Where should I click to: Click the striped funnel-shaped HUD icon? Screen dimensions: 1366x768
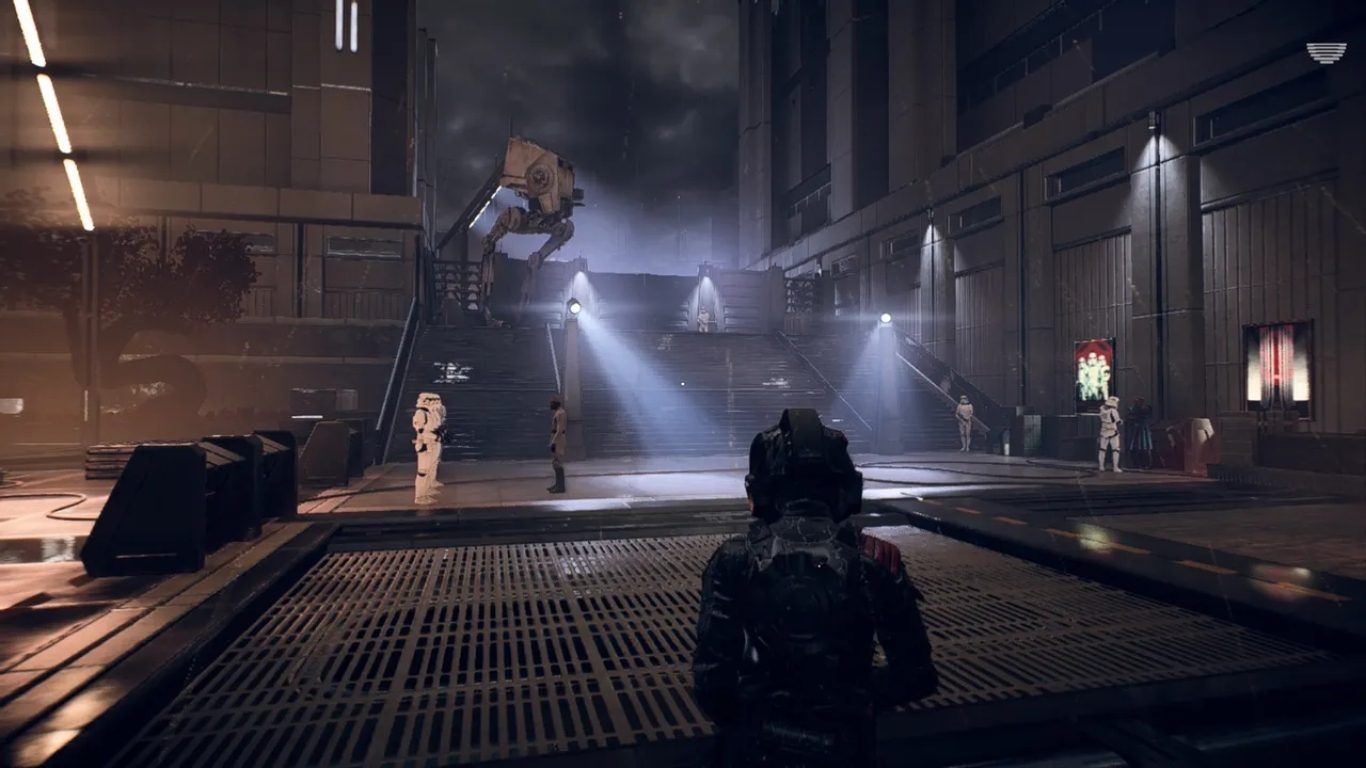[x=1326, y=53]
